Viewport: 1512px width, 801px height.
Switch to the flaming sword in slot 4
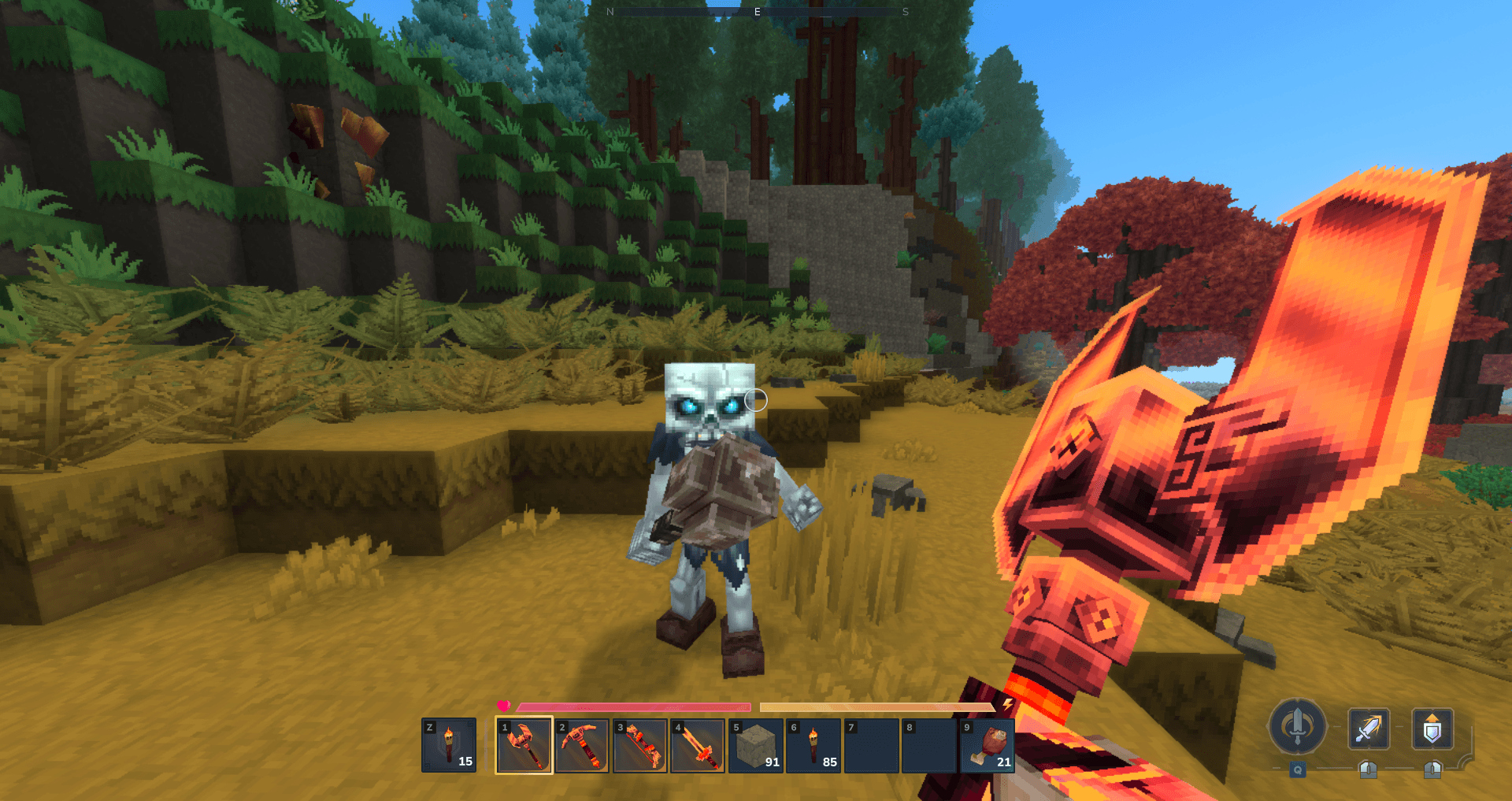tap(698, 745)
